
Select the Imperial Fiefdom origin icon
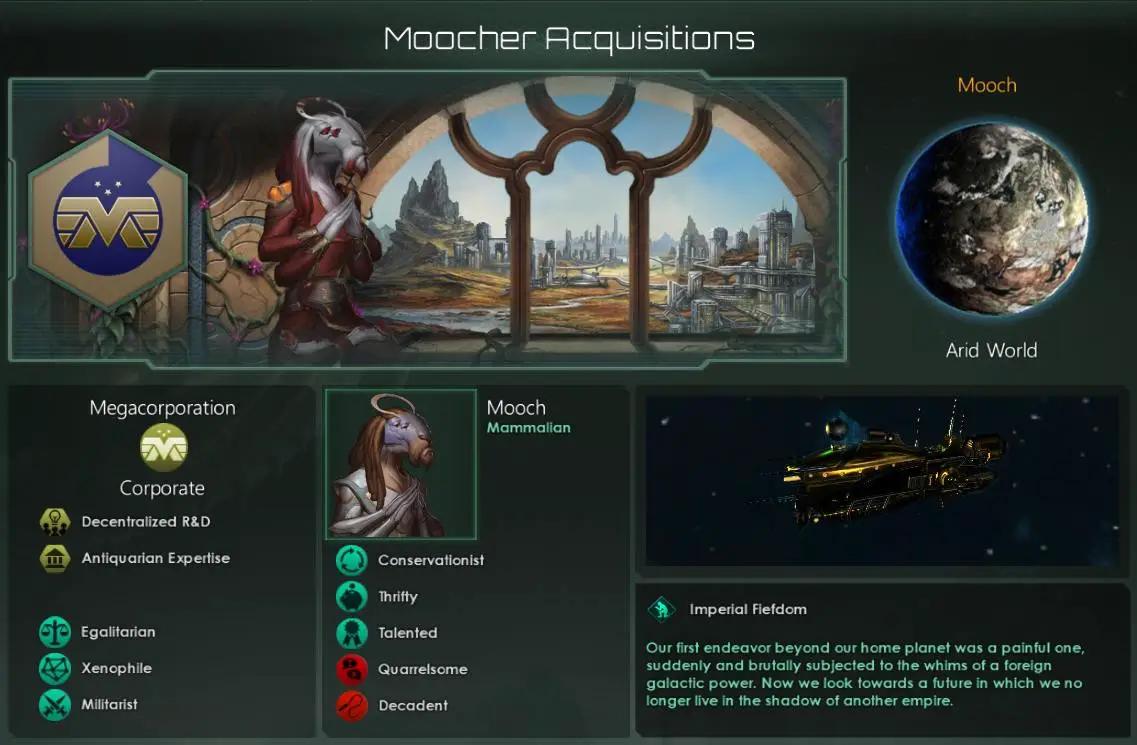click(662, 609)
